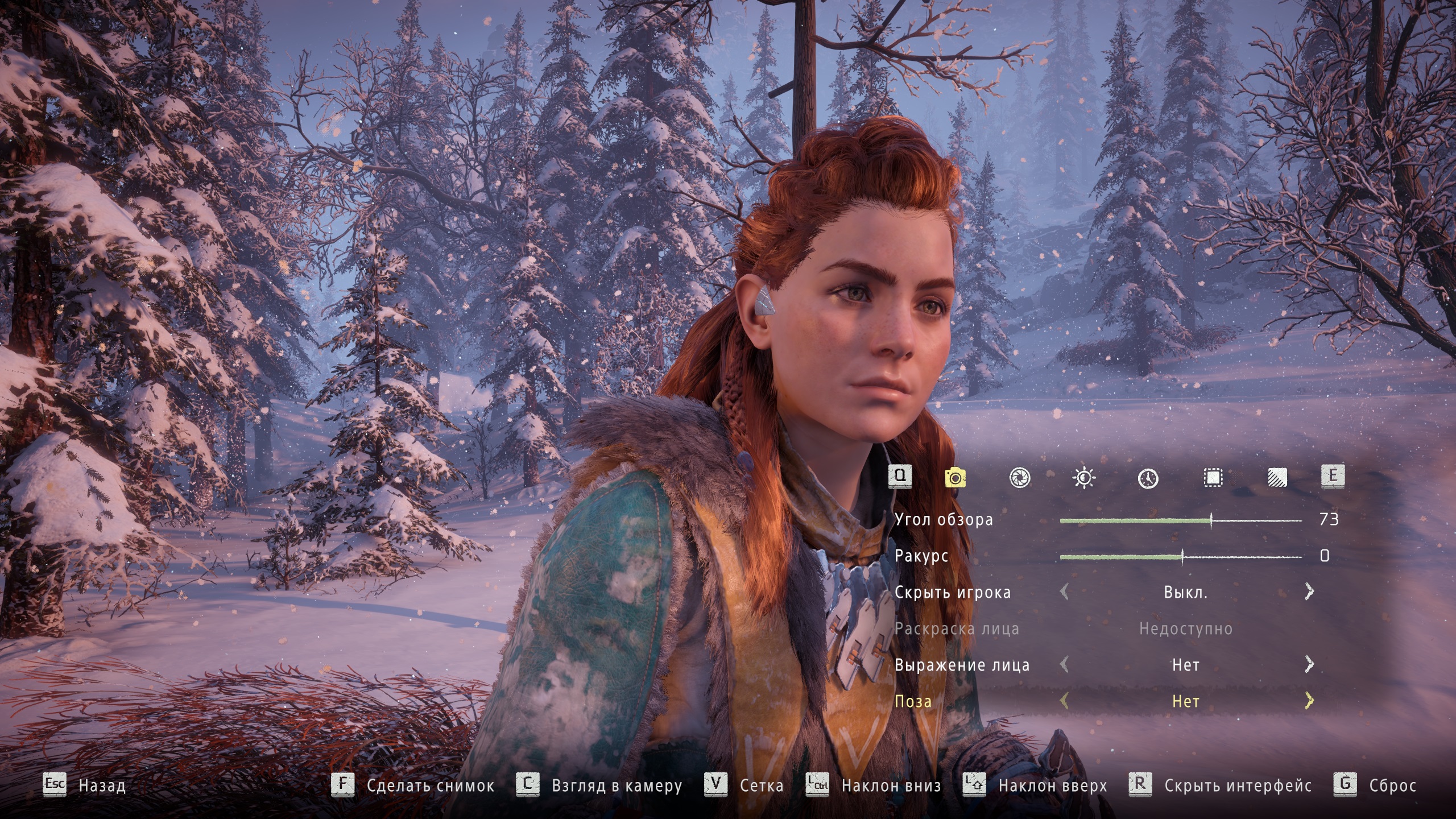
Task: Open the striped square filter tab
Action: [1277, 478]
